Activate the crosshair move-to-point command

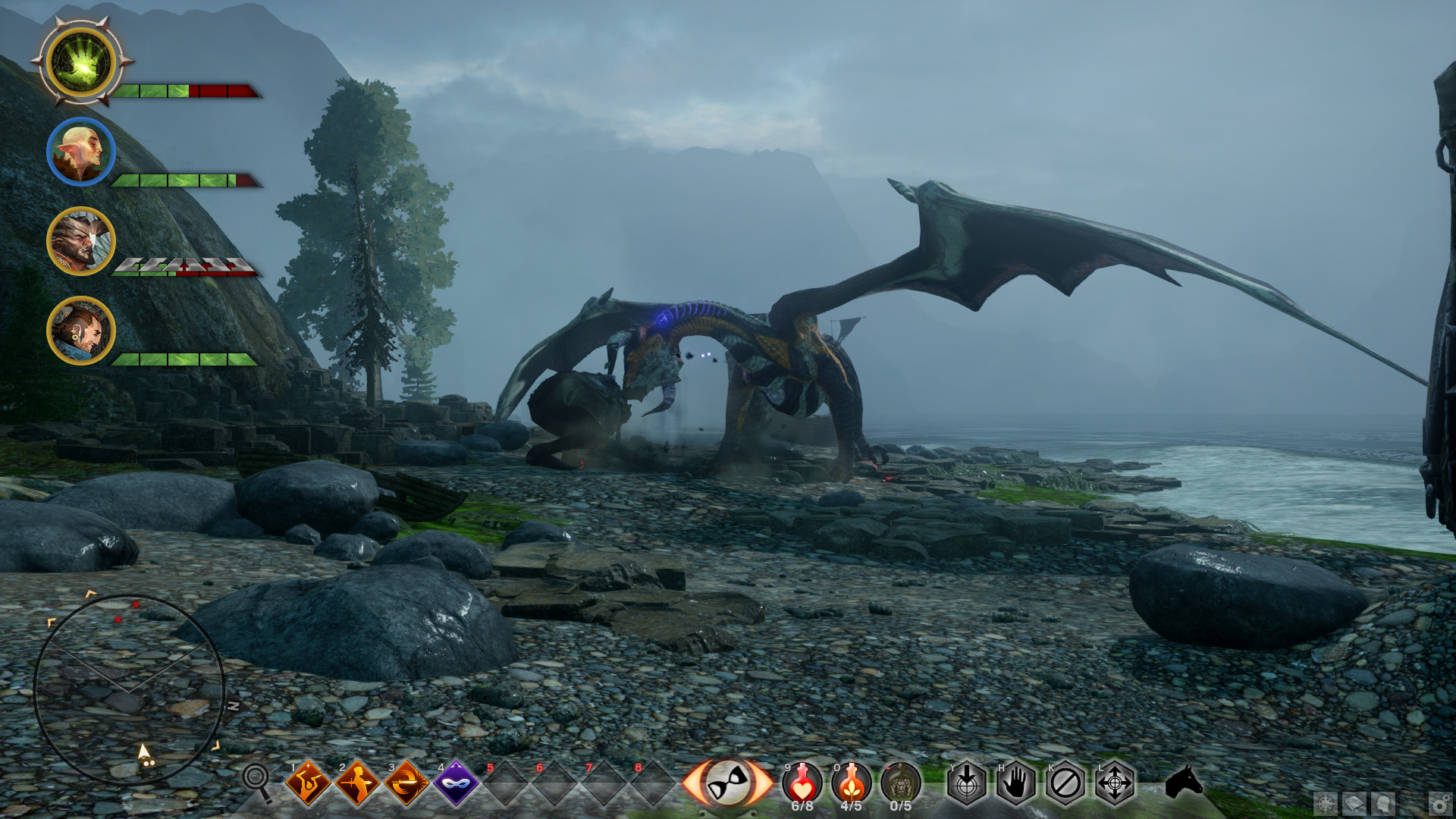point(1115,783)
